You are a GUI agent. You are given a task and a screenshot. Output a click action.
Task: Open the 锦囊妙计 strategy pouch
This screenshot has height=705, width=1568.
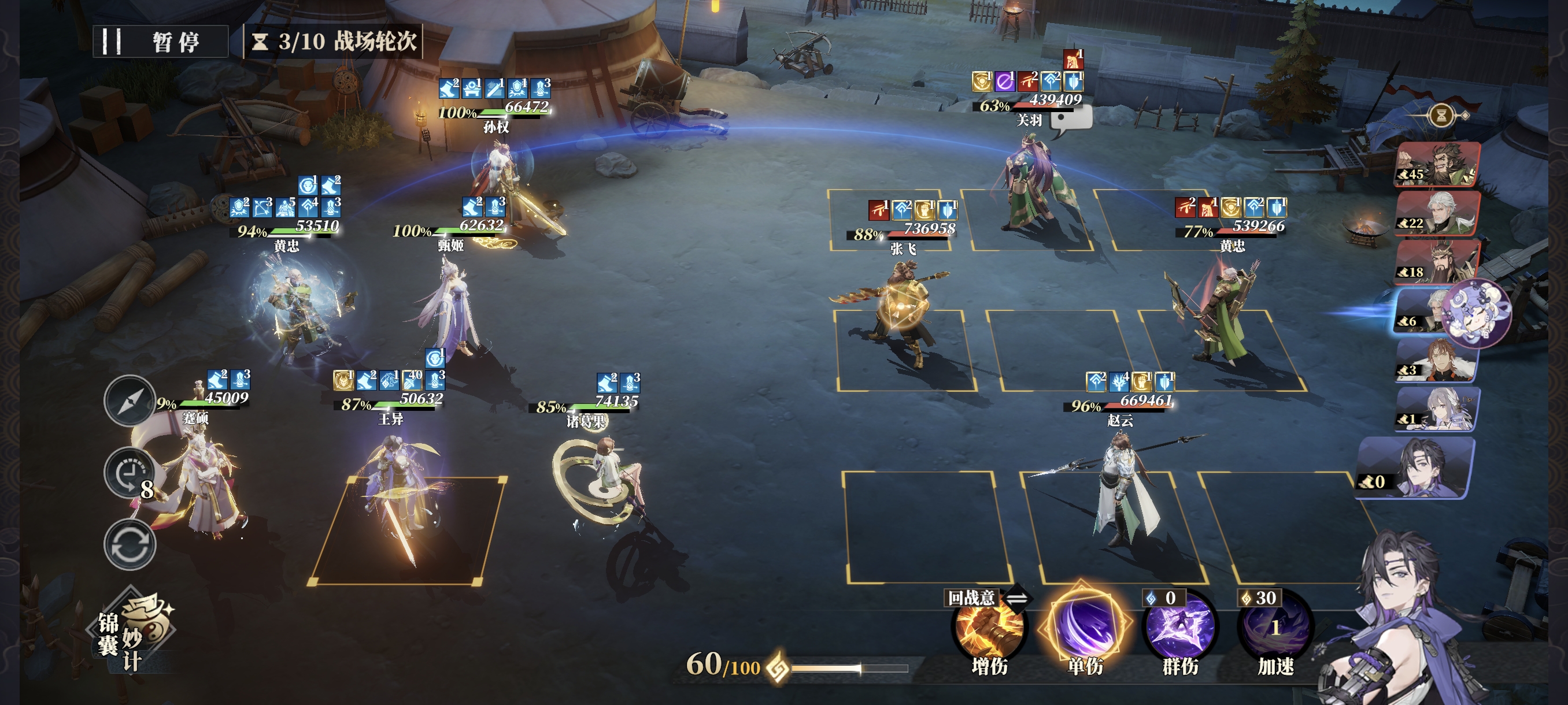[x=134, y=633]
